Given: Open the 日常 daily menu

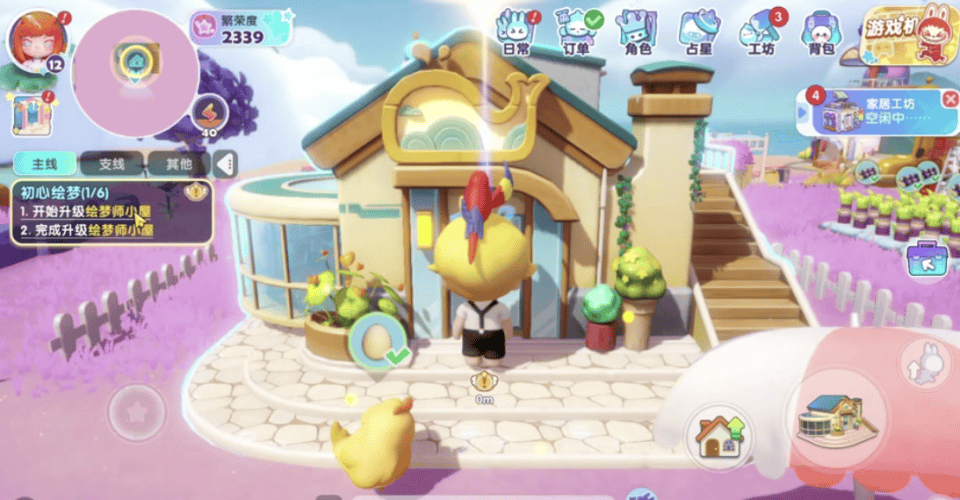Looking at the screenshot, I should 516,30.
